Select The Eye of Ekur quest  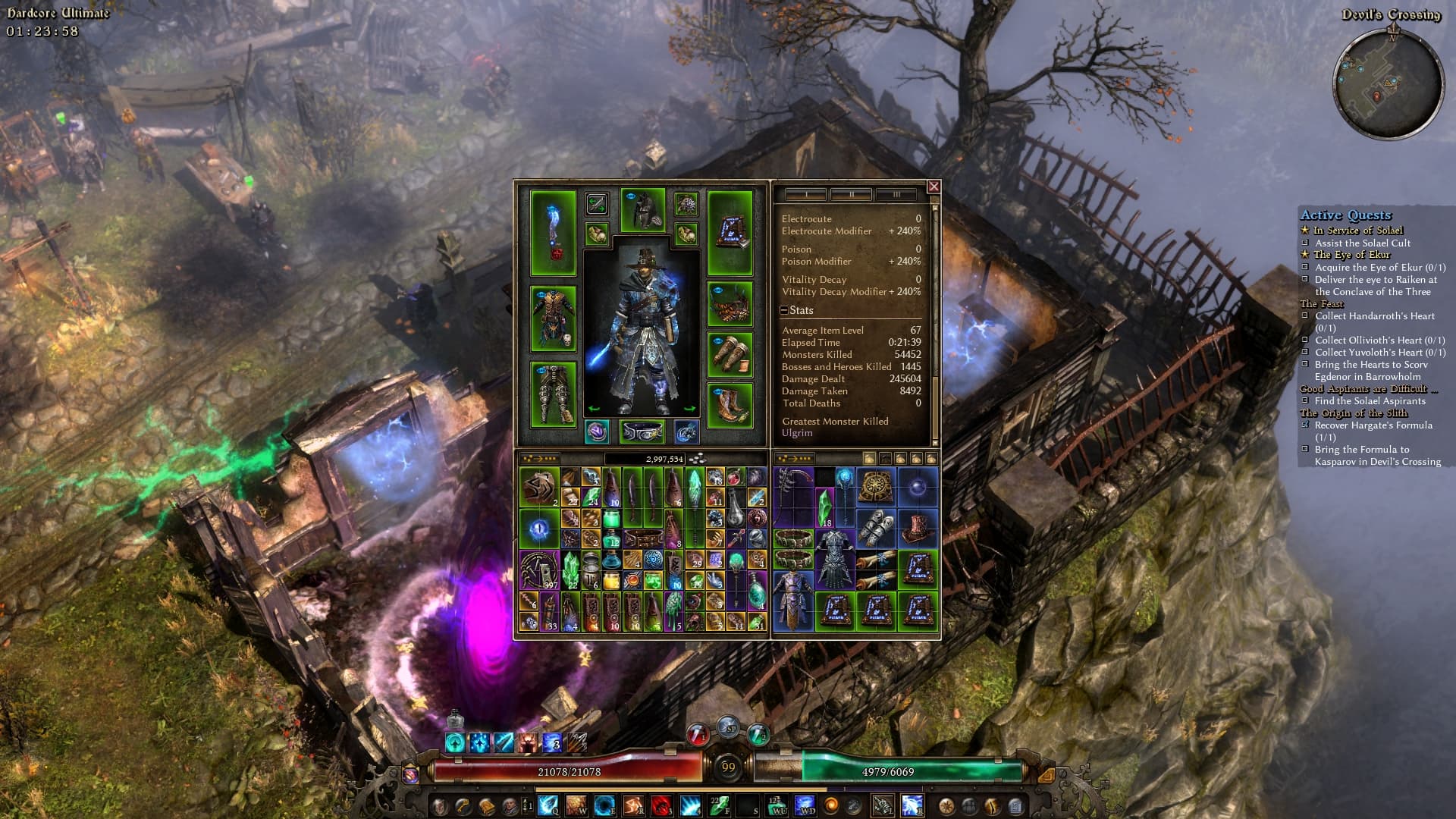(x=1351, y=255)
